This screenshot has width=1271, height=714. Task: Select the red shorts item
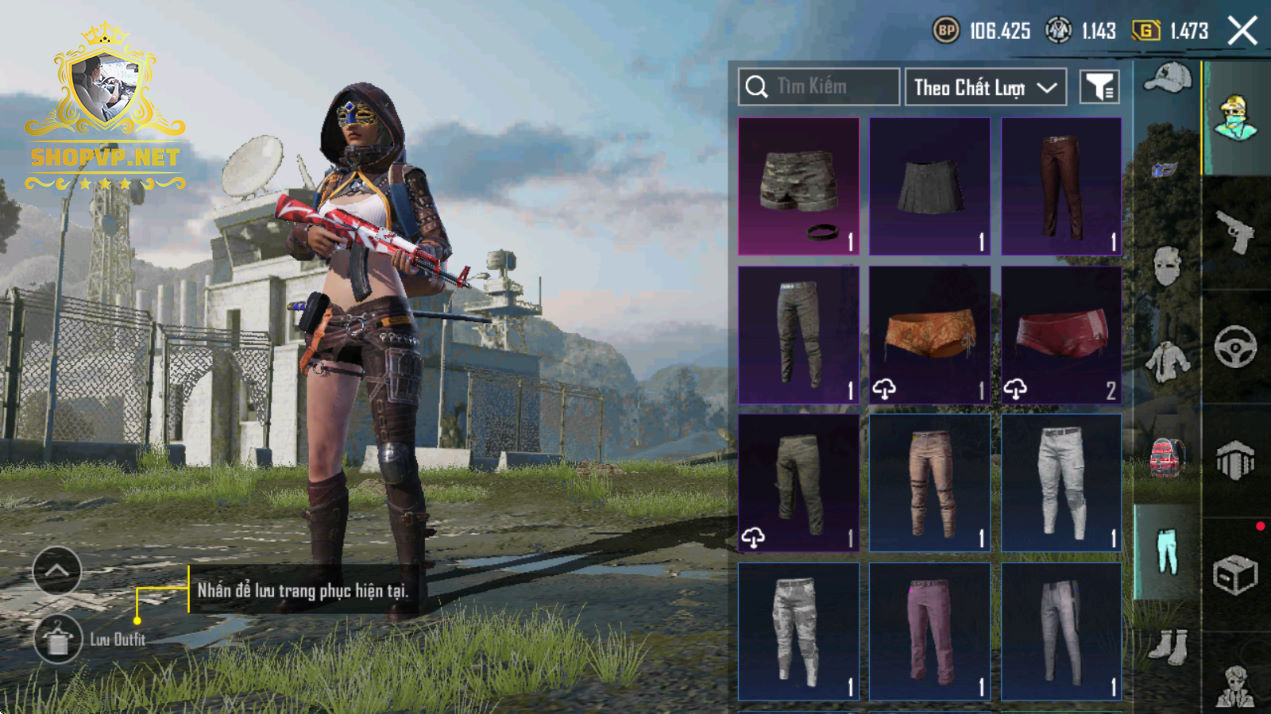click(x=1061, y=335)
